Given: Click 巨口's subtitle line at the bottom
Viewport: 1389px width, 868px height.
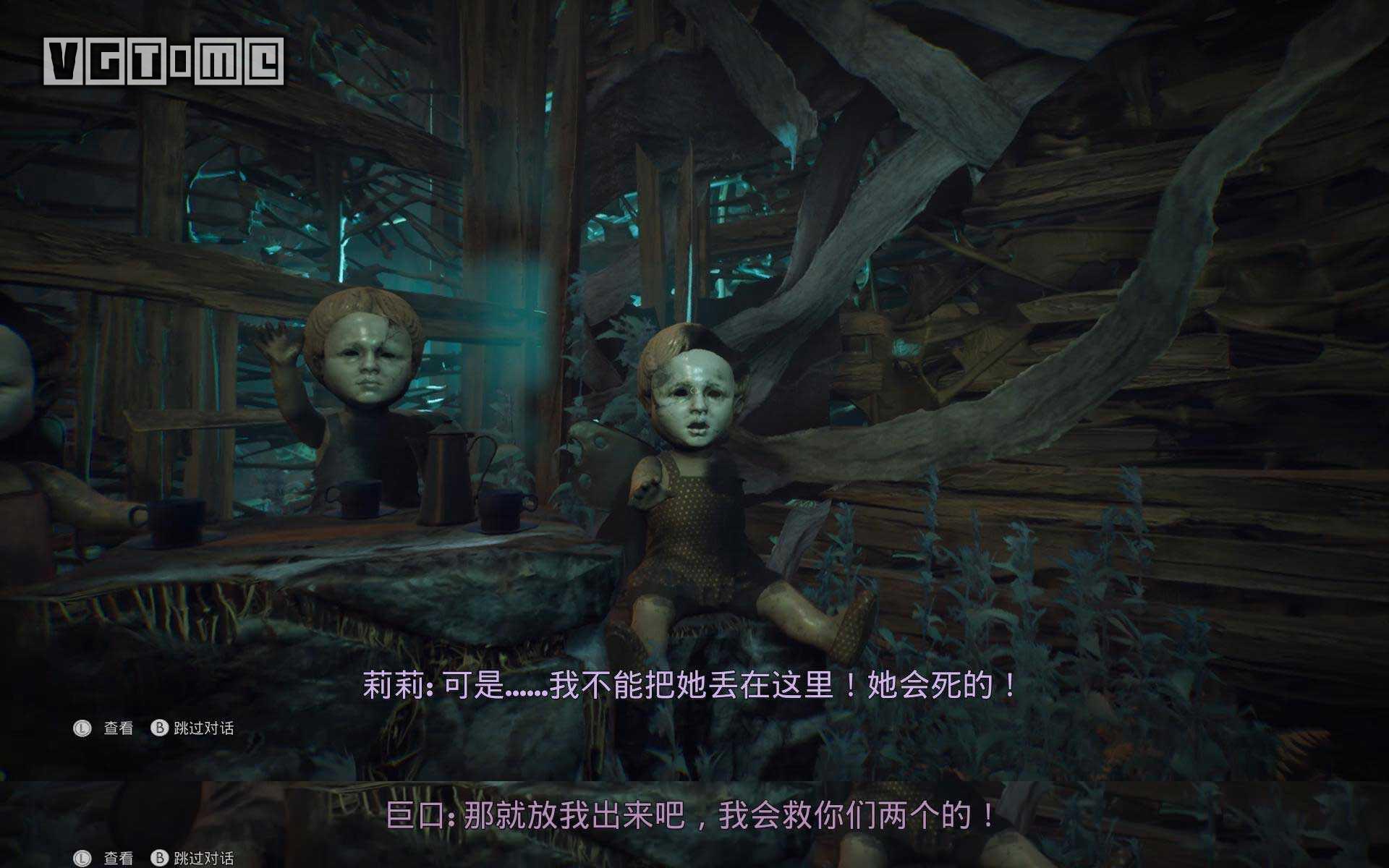Looking at the screenshot, I should point(694,814).
